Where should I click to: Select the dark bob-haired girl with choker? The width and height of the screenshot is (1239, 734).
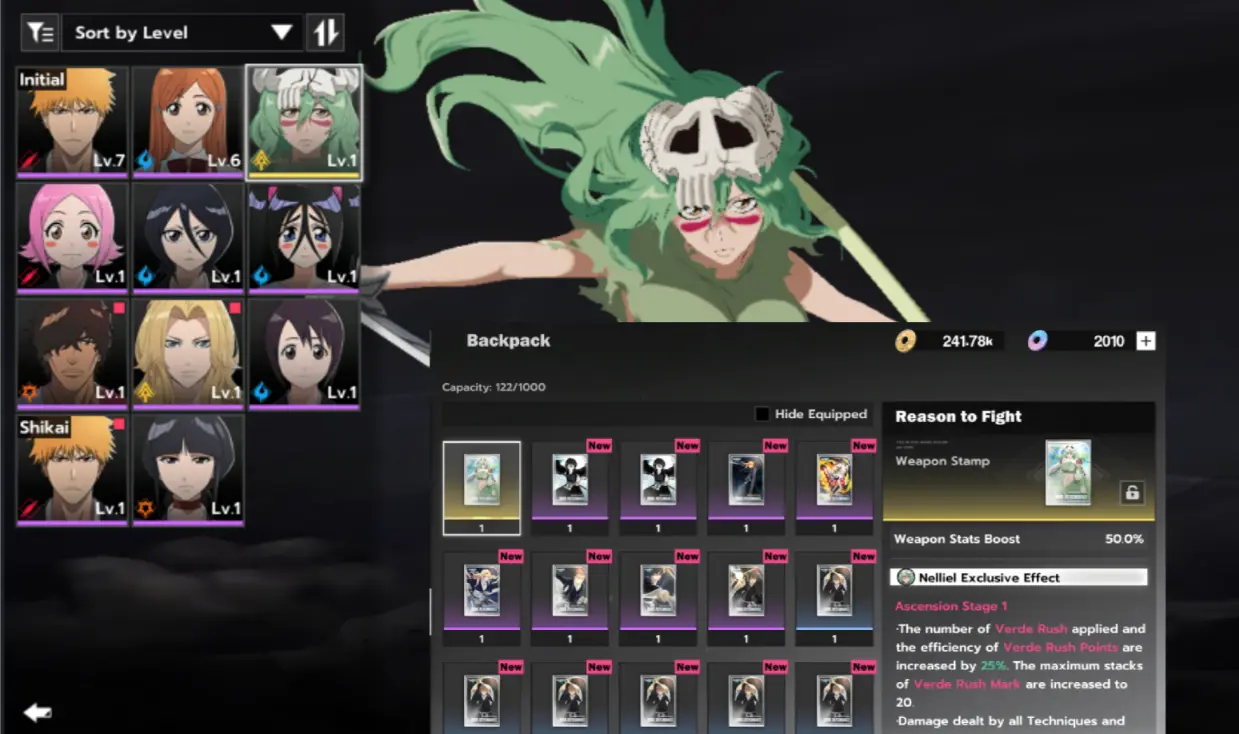[188, 469]
